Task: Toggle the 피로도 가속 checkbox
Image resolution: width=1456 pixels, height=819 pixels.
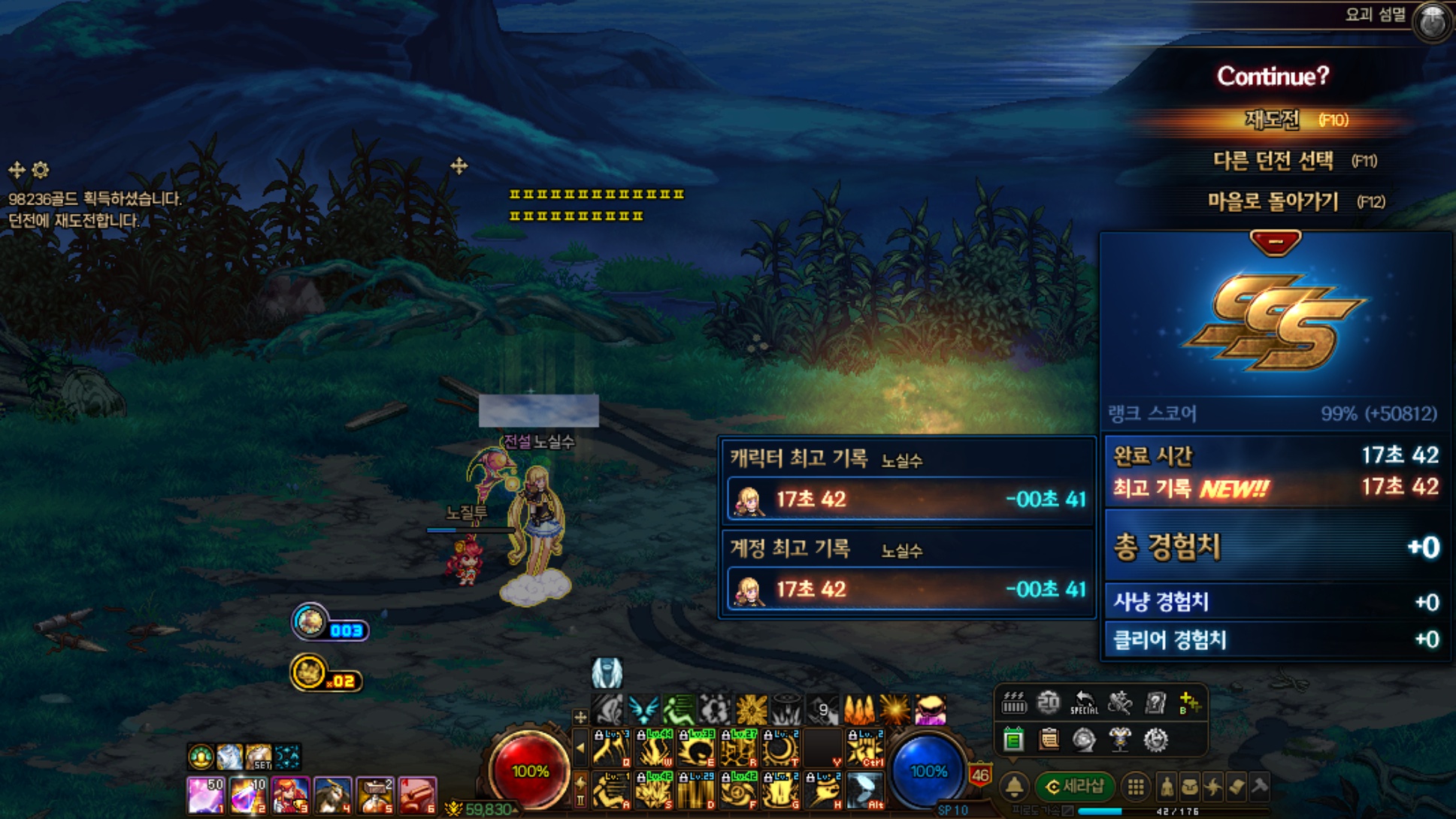Action: (x=1067, y=811)
